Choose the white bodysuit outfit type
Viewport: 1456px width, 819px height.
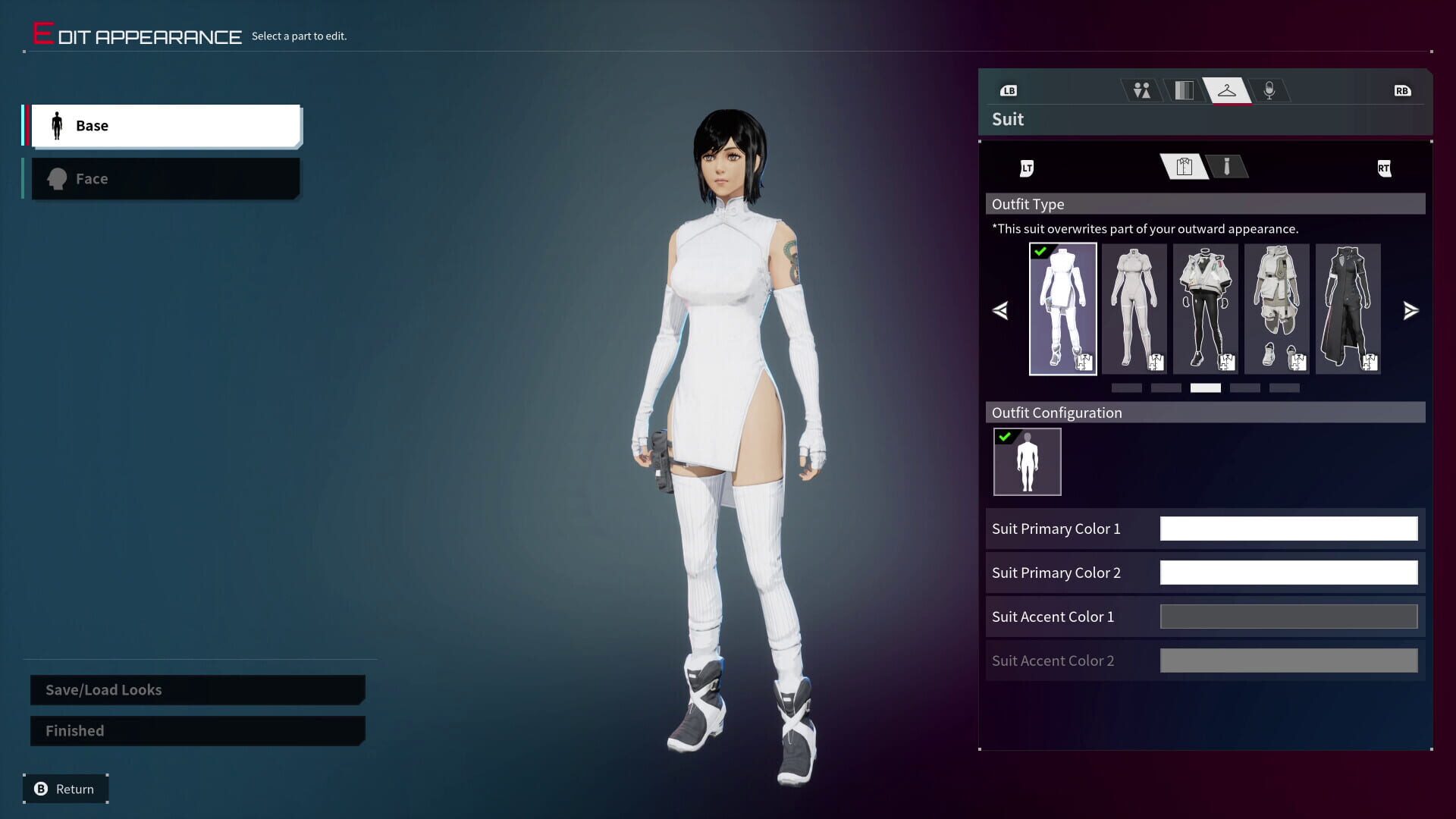click(1134, 308)
